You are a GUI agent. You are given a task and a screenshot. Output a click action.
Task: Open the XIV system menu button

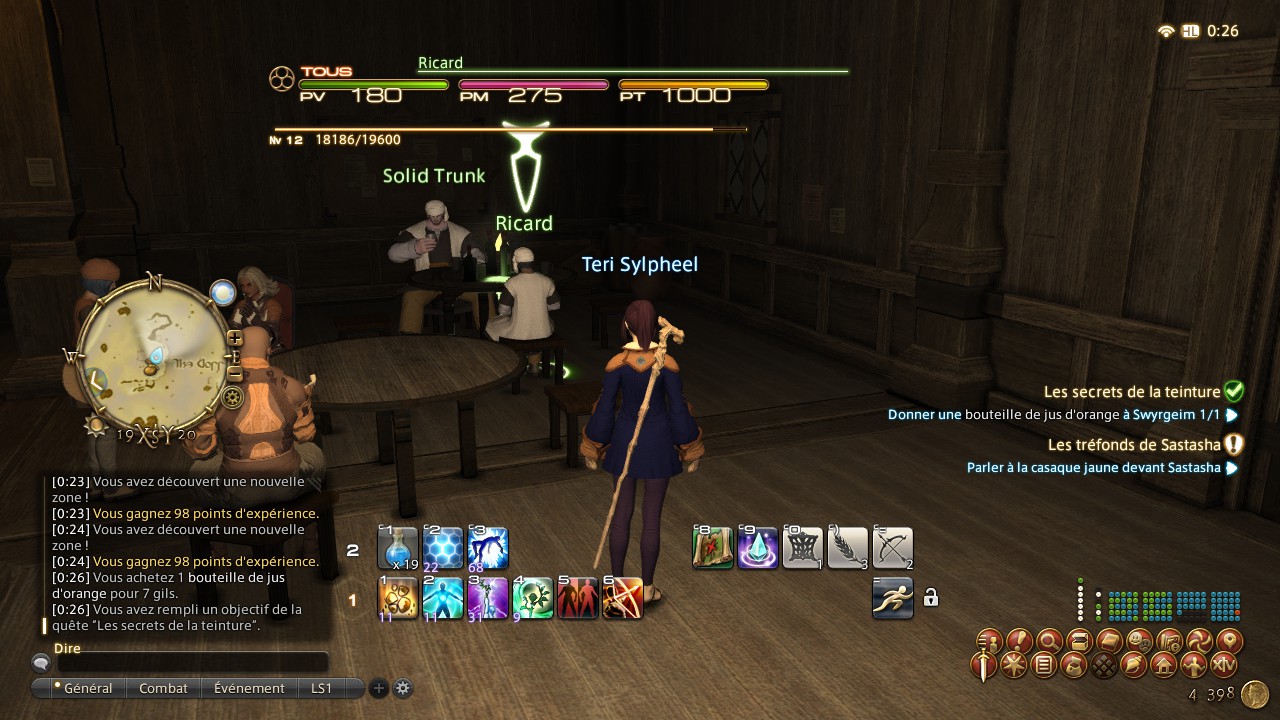(x=1224, y=664)
